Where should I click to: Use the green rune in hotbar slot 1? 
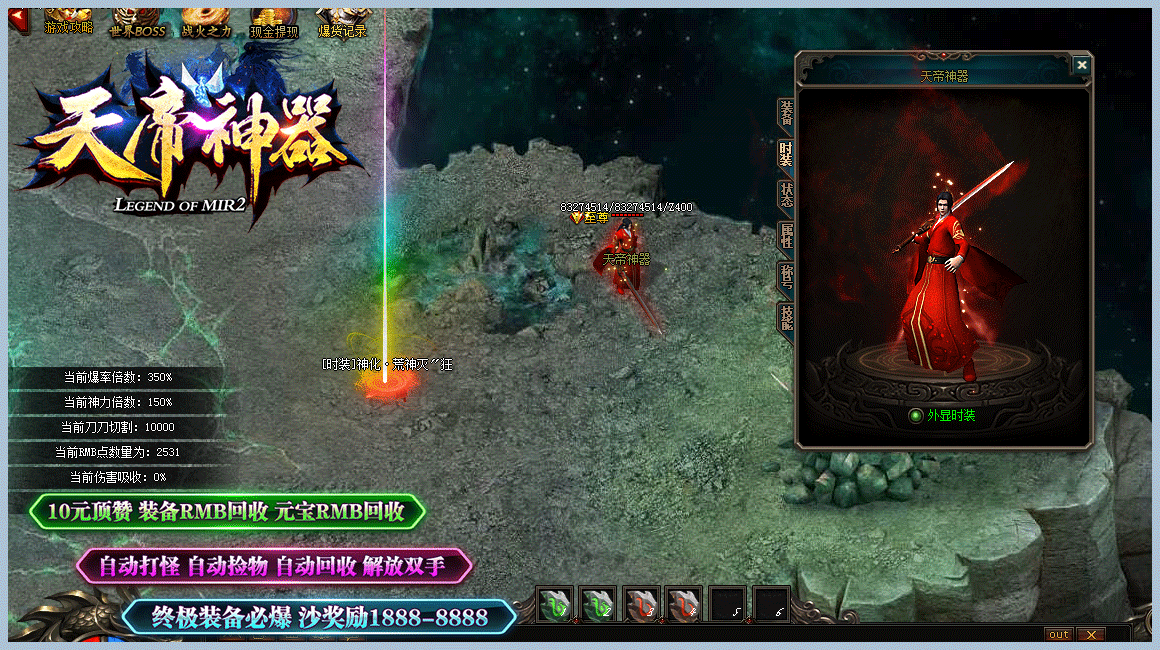point(555,605)
